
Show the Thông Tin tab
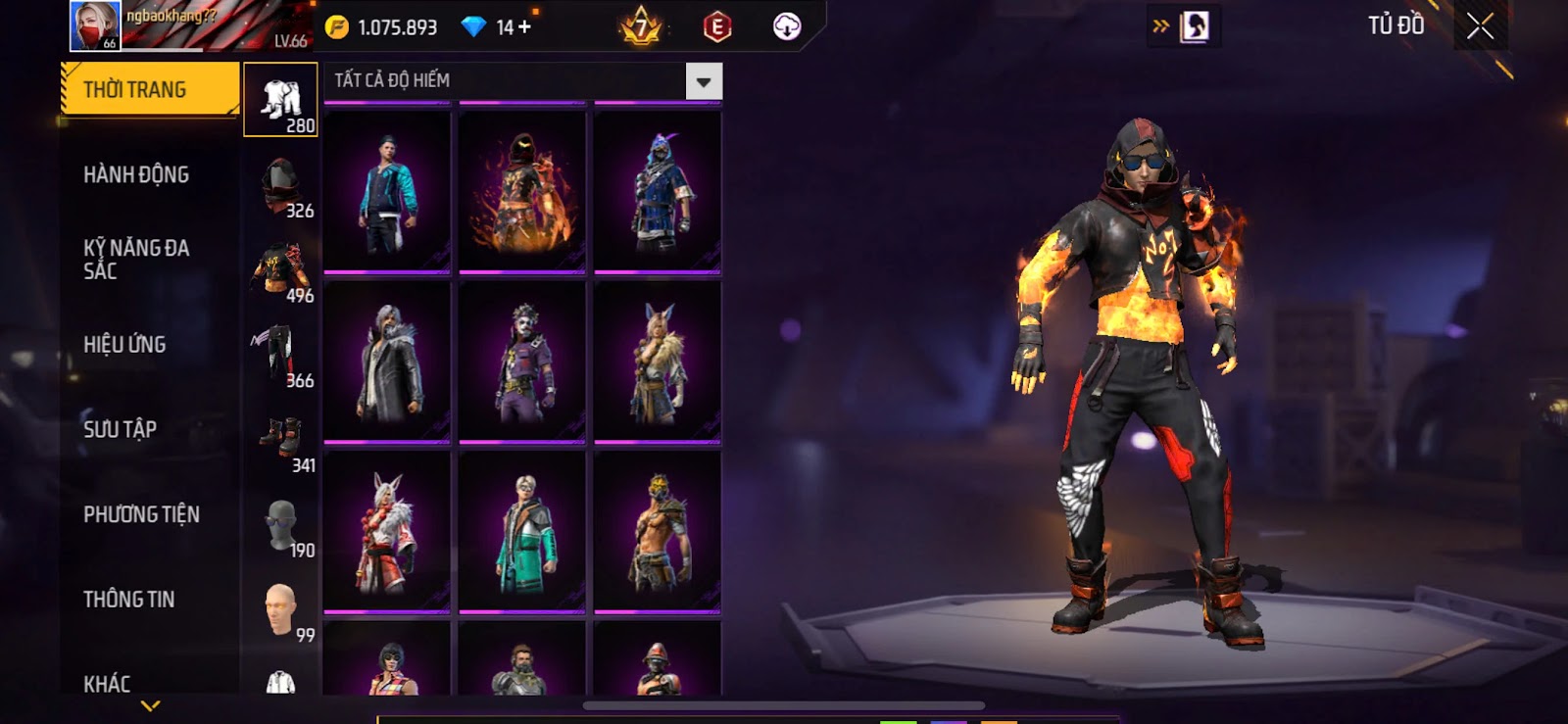pyautogui.click(x=128, y=599)
